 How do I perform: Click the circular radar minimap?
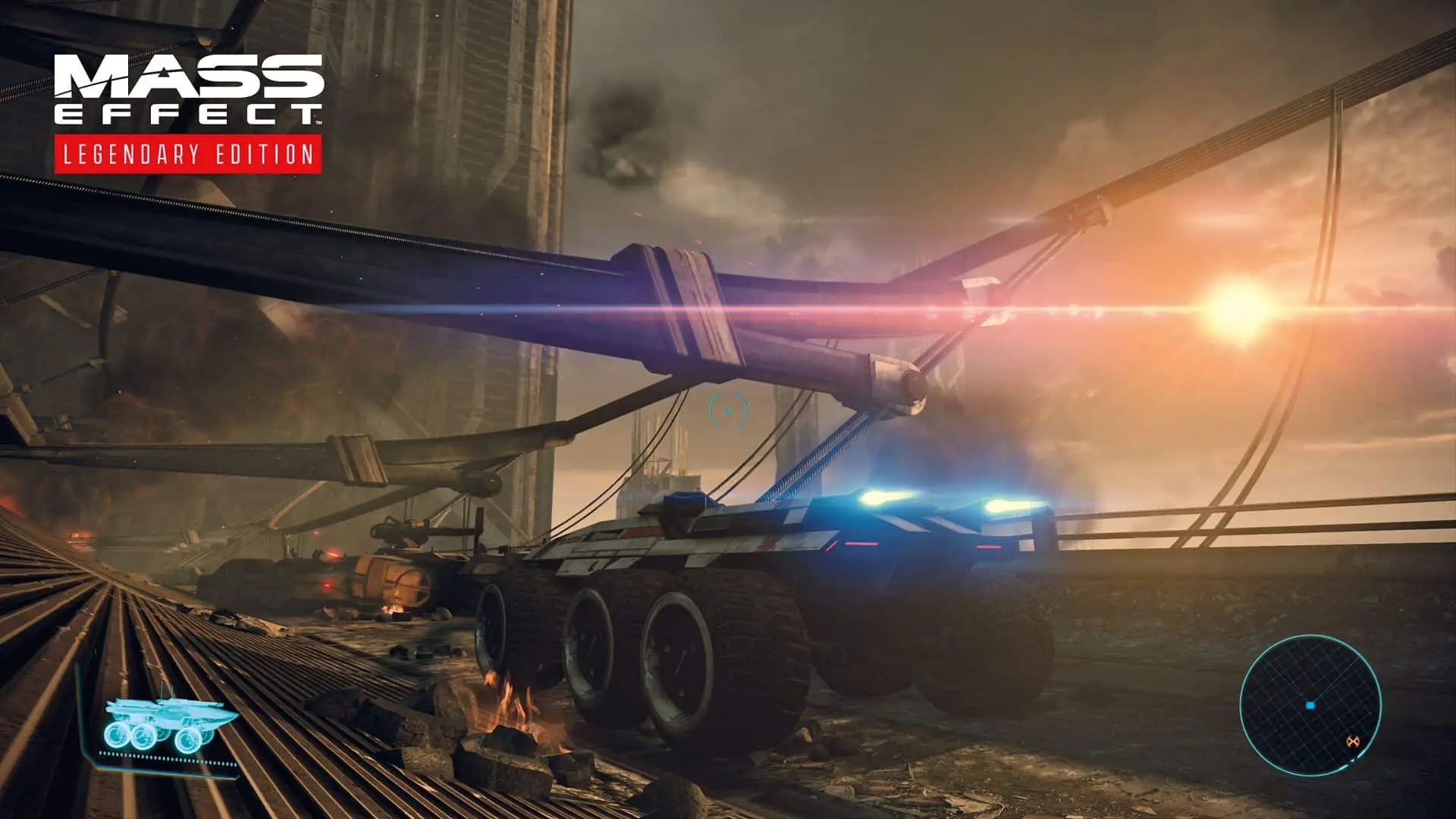1310,705
